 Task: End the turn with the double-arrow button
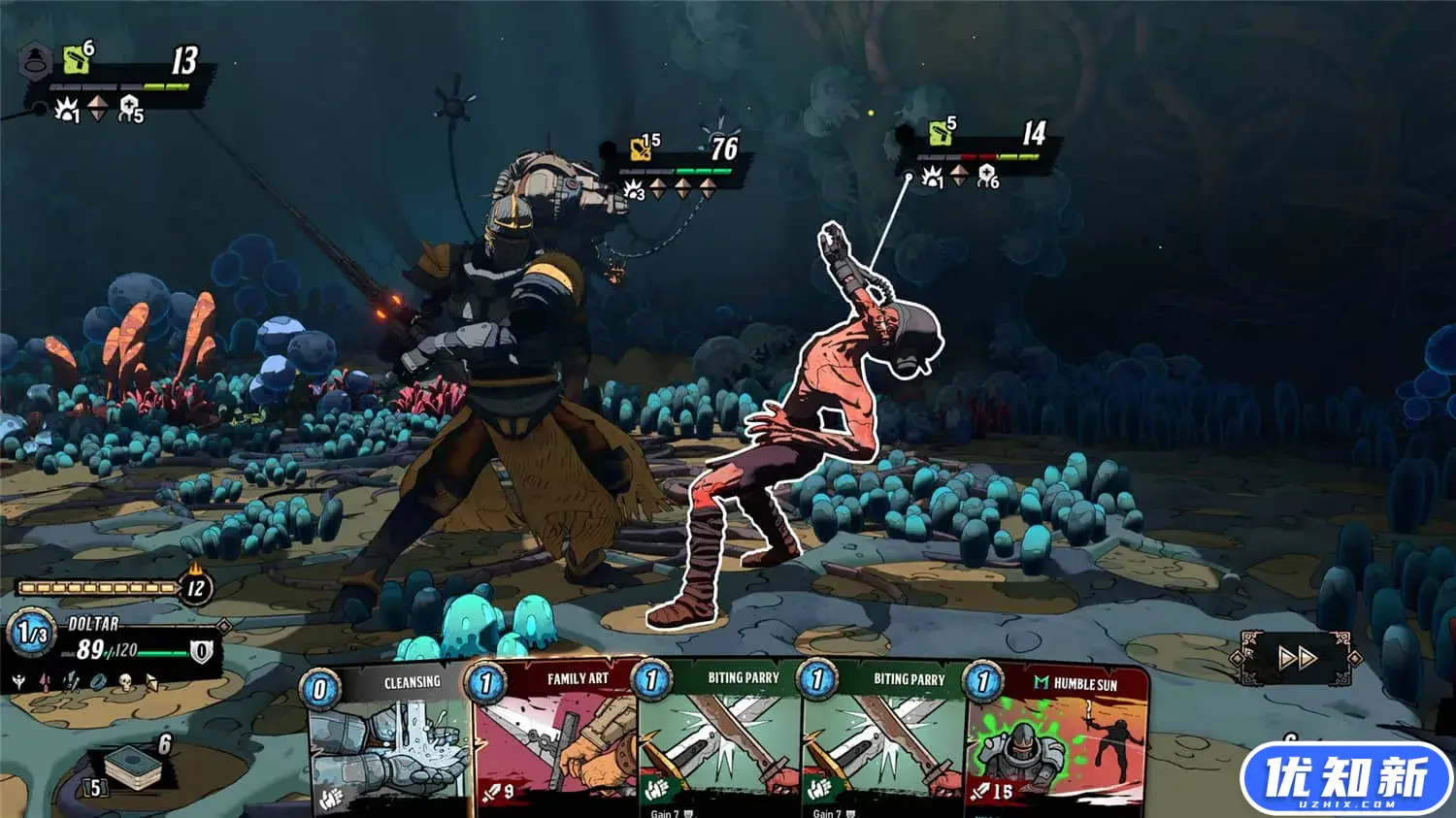(1297, 659)
